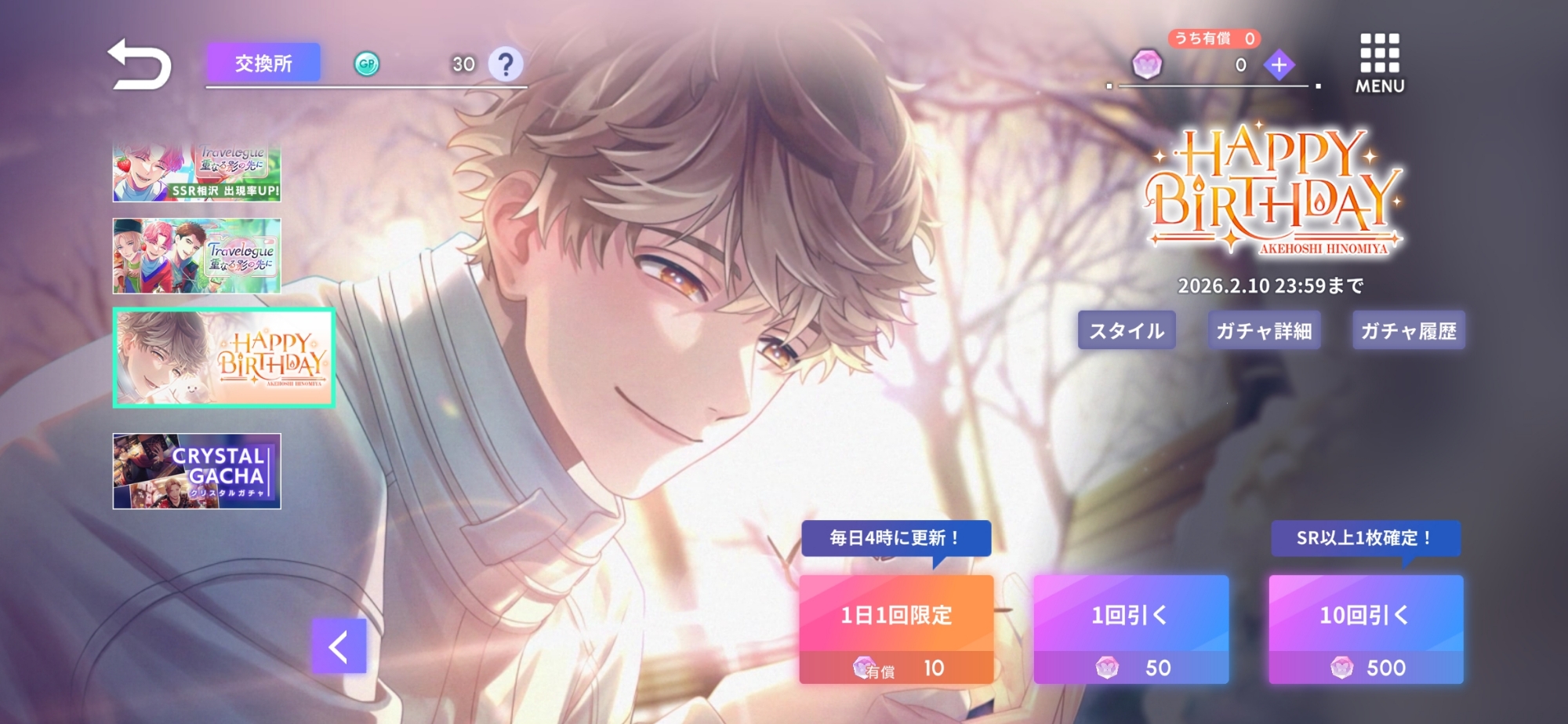View ガチャ詳細 gacha details
This screenshot has width=1568, height=724.
pos(1264,330)
